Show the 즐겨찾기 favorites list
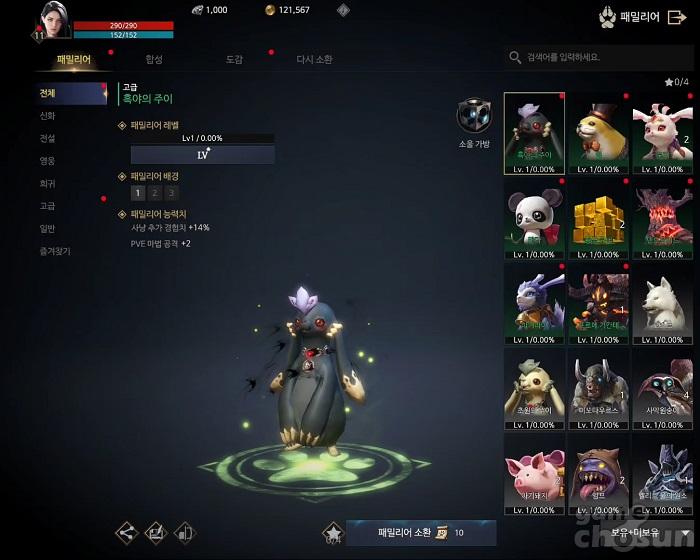Viewport: 700px width, 560px height. point(54,251)
